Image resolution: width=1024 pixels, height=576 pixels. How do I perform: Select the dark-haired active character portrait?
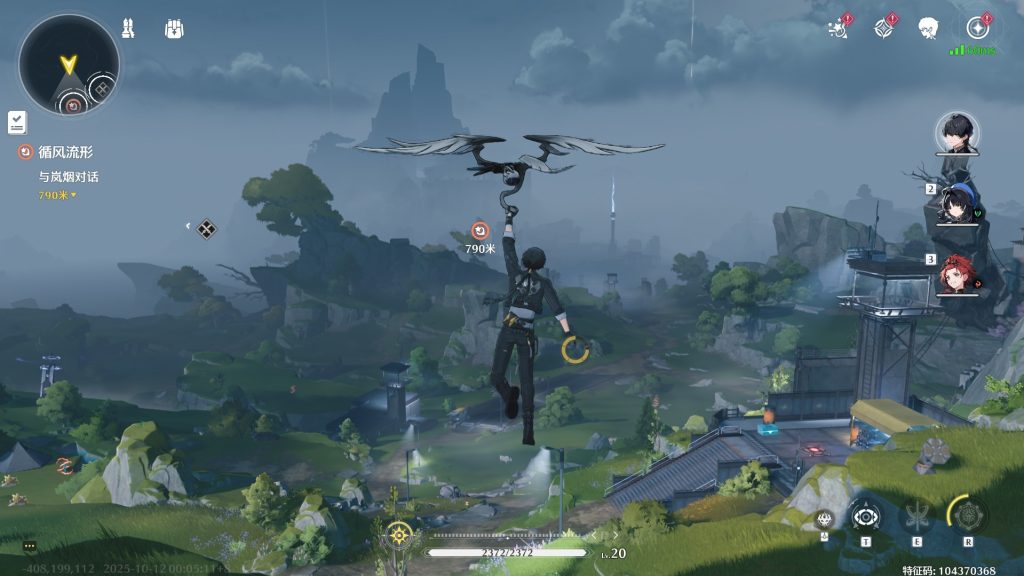(x=957, y=132)
